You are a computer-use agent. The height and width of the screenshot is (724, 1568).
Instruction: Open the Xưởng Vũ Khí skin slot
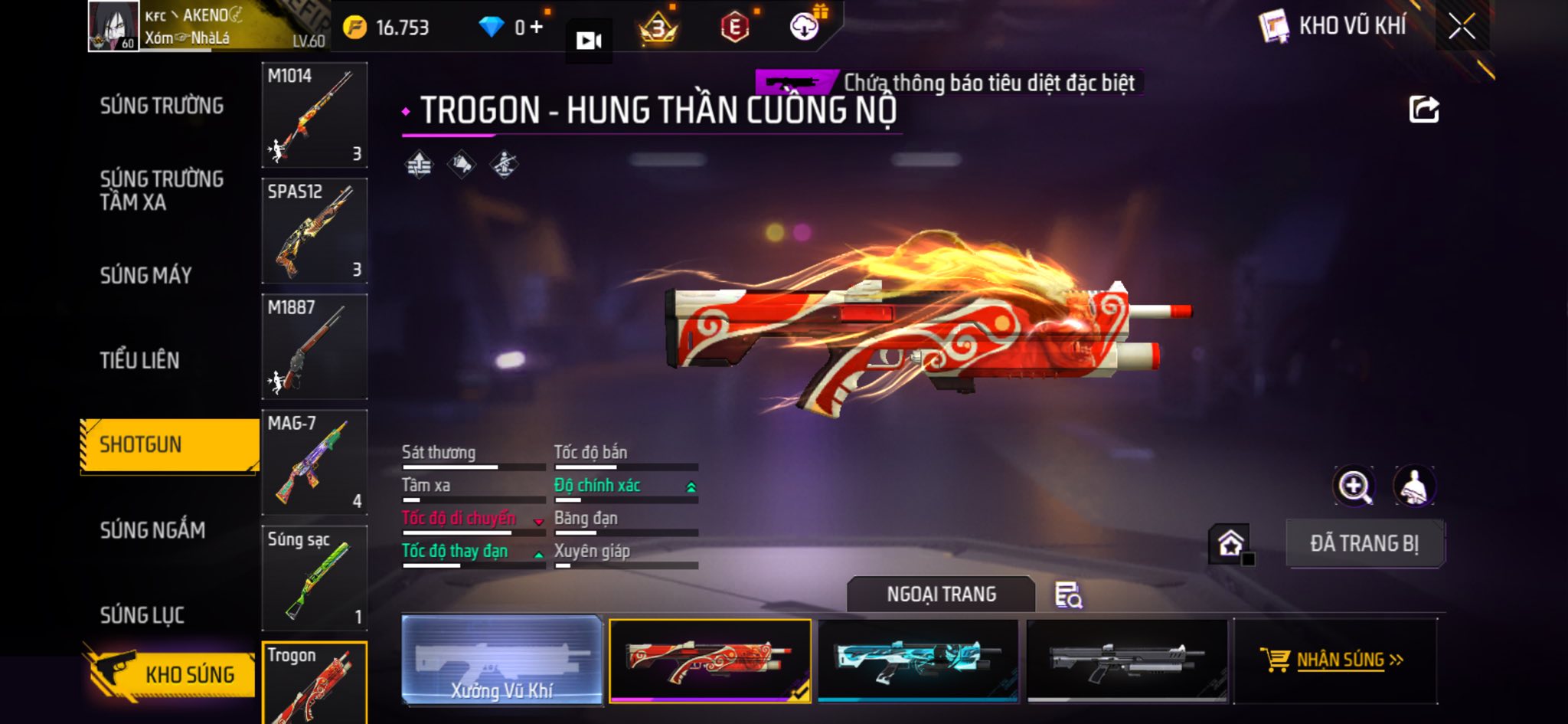coord(501,660)
